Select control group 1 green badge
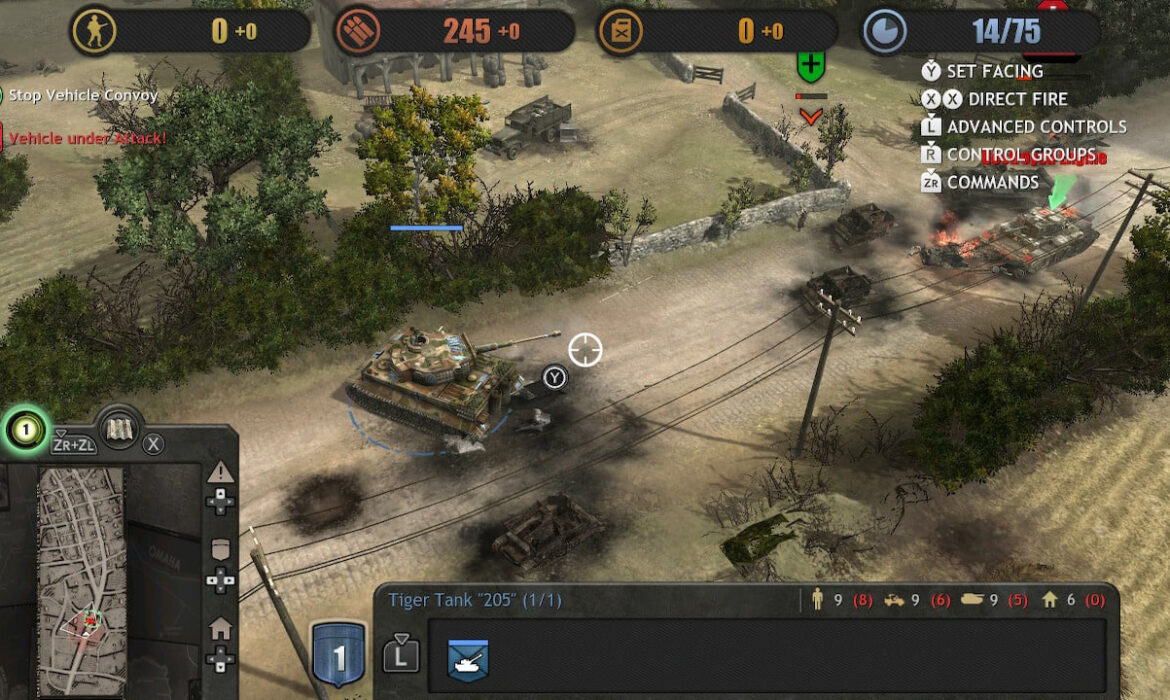The height and width of the screenshot is (700, 1170). 27,430
